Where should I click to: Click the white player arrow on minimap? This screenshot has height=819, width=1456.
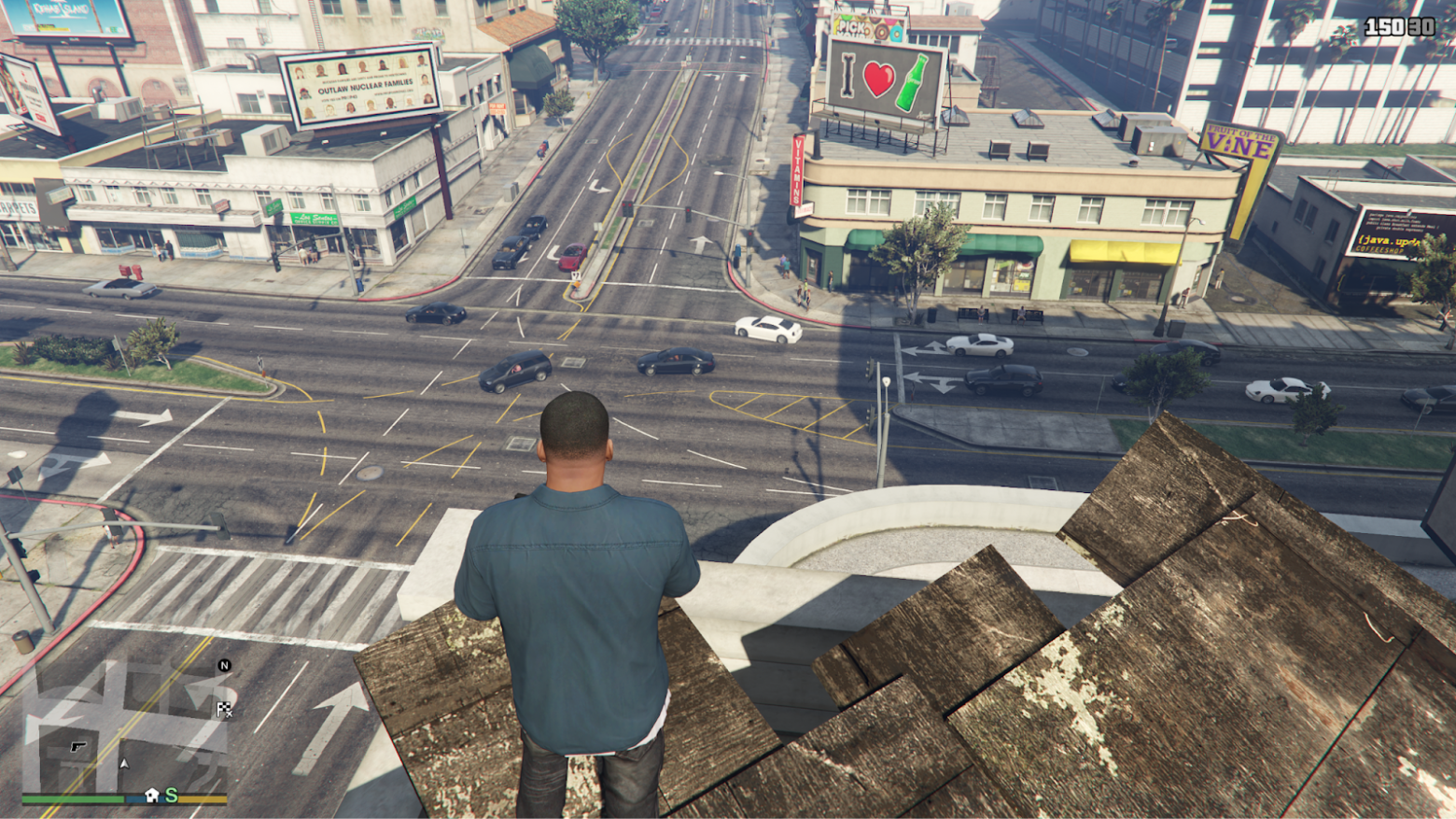123,763
